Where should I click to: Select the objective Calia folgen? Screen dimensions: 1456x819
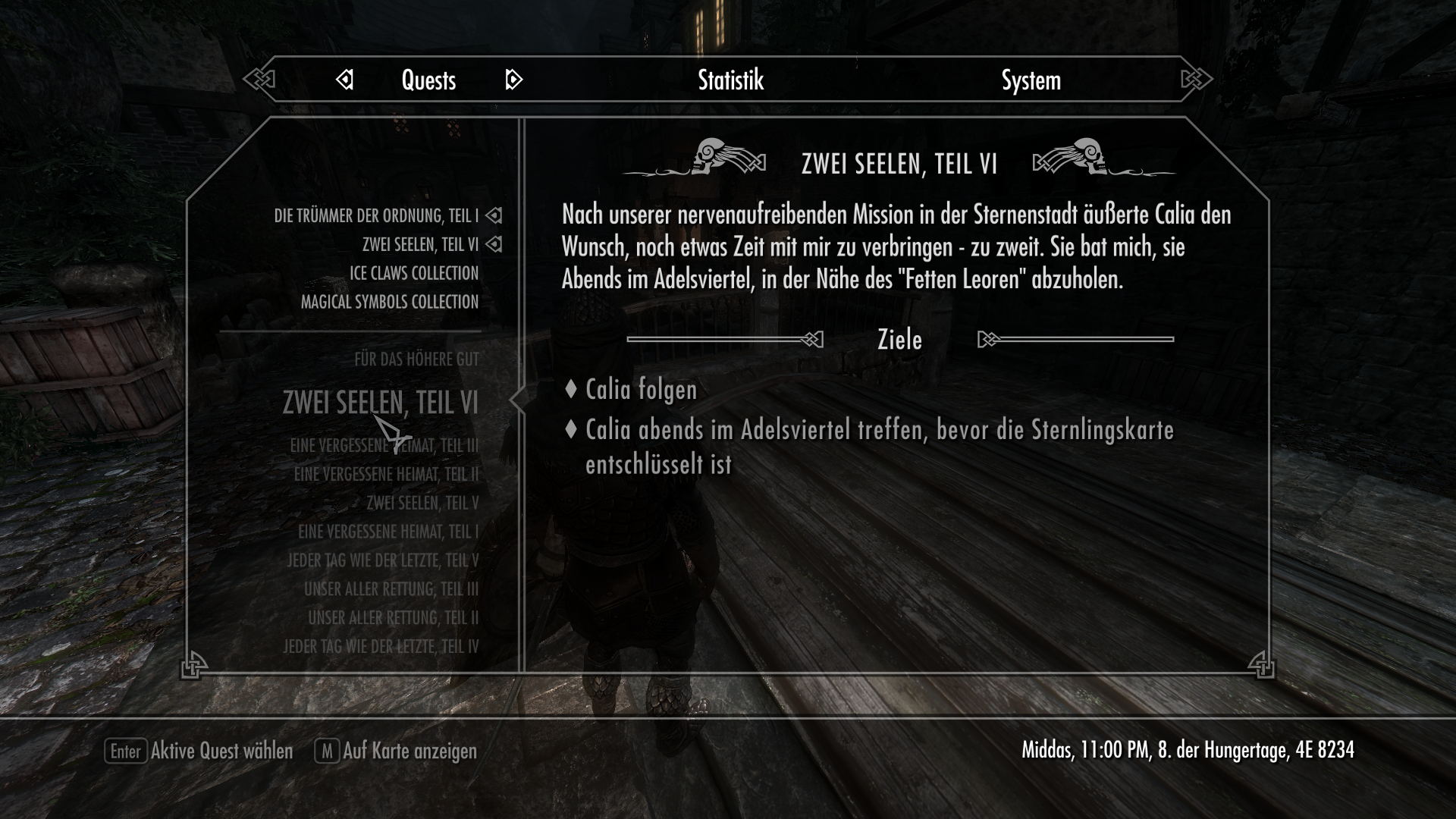tap(641, 390)
